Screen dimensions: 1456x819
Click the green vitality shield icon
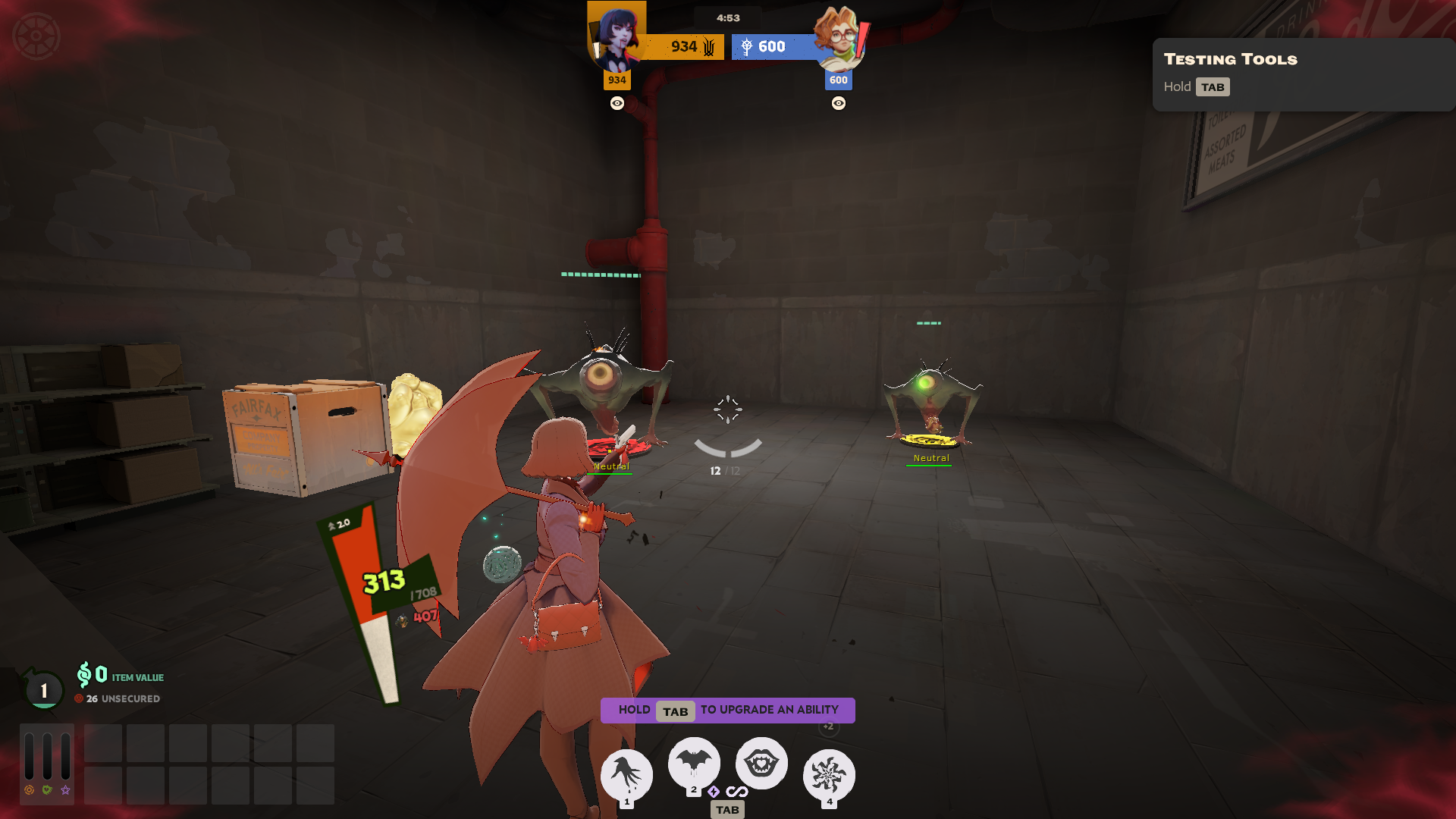[46, 791]
